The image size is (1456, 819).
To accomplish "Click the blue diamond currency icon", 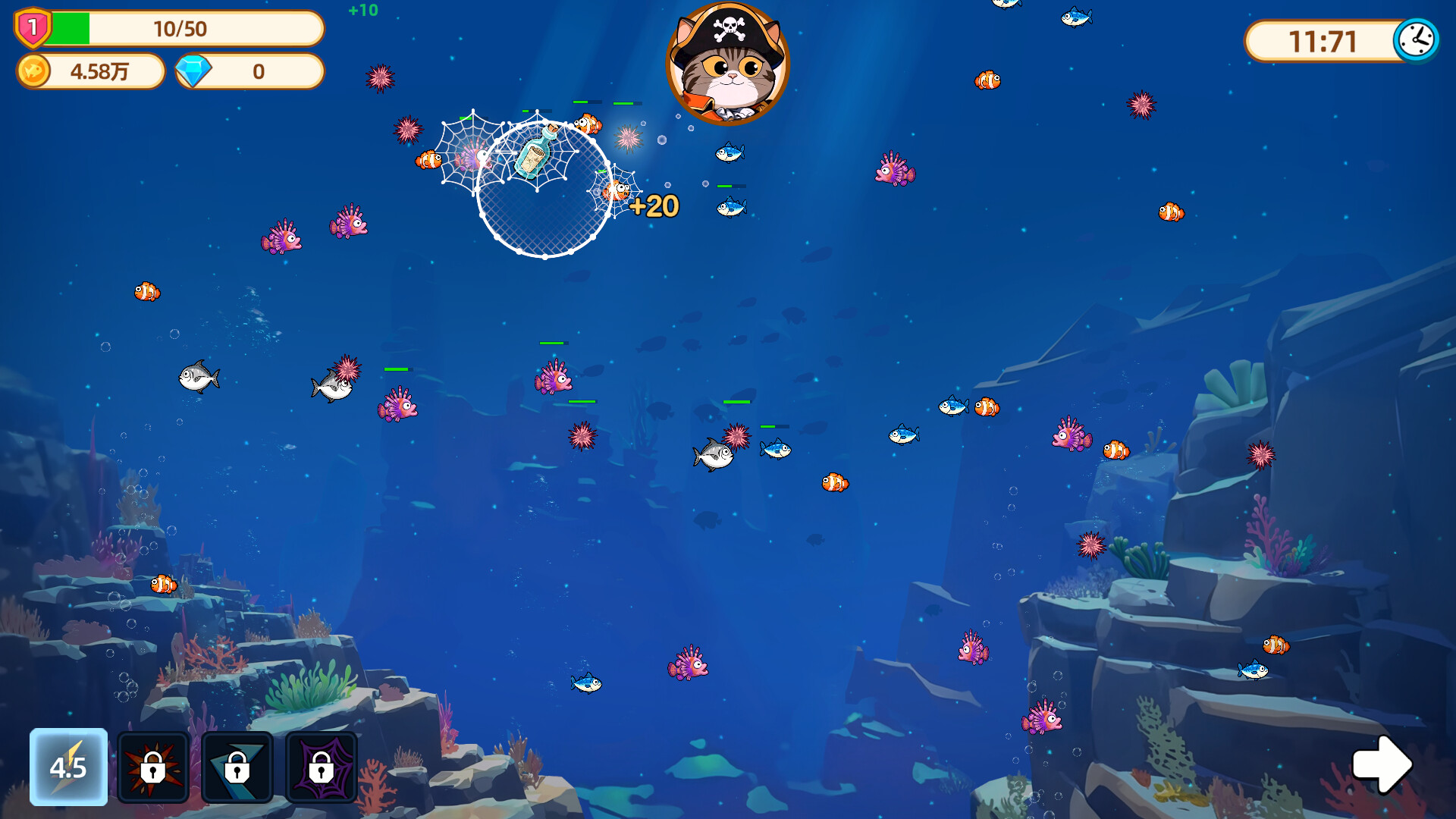I will pyautogui.click(x=193, y=71).
